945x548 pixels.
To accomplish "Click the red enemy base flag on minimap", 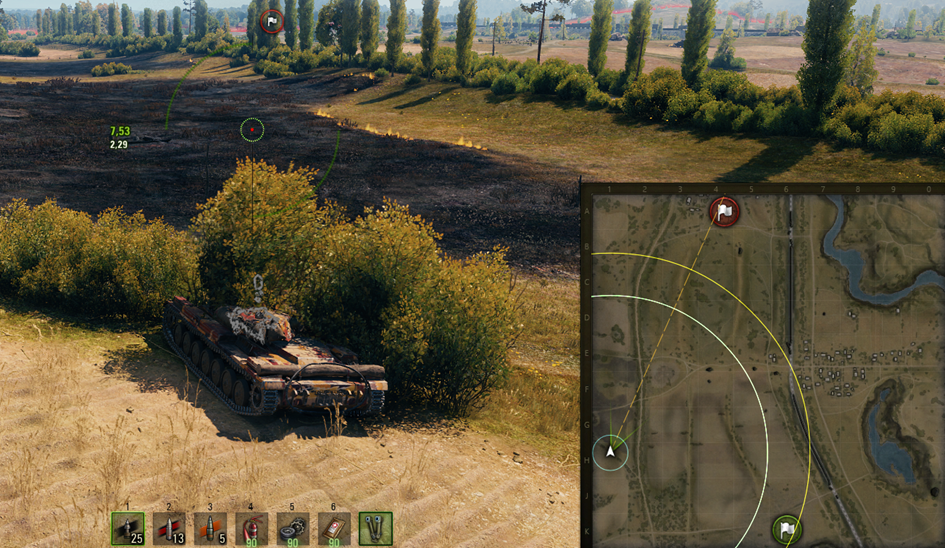I will (x=724, y=212).
